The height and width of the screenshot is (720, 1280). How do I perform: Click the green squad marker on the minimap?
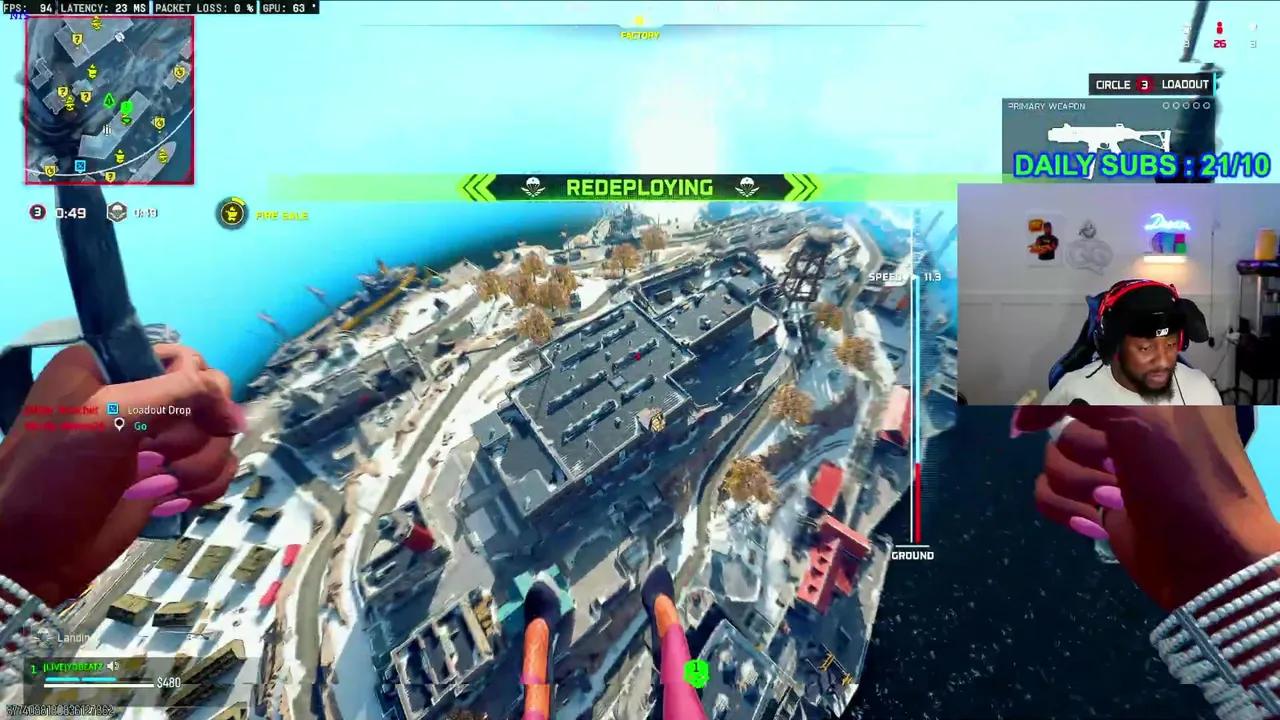[x=127, y=106]
